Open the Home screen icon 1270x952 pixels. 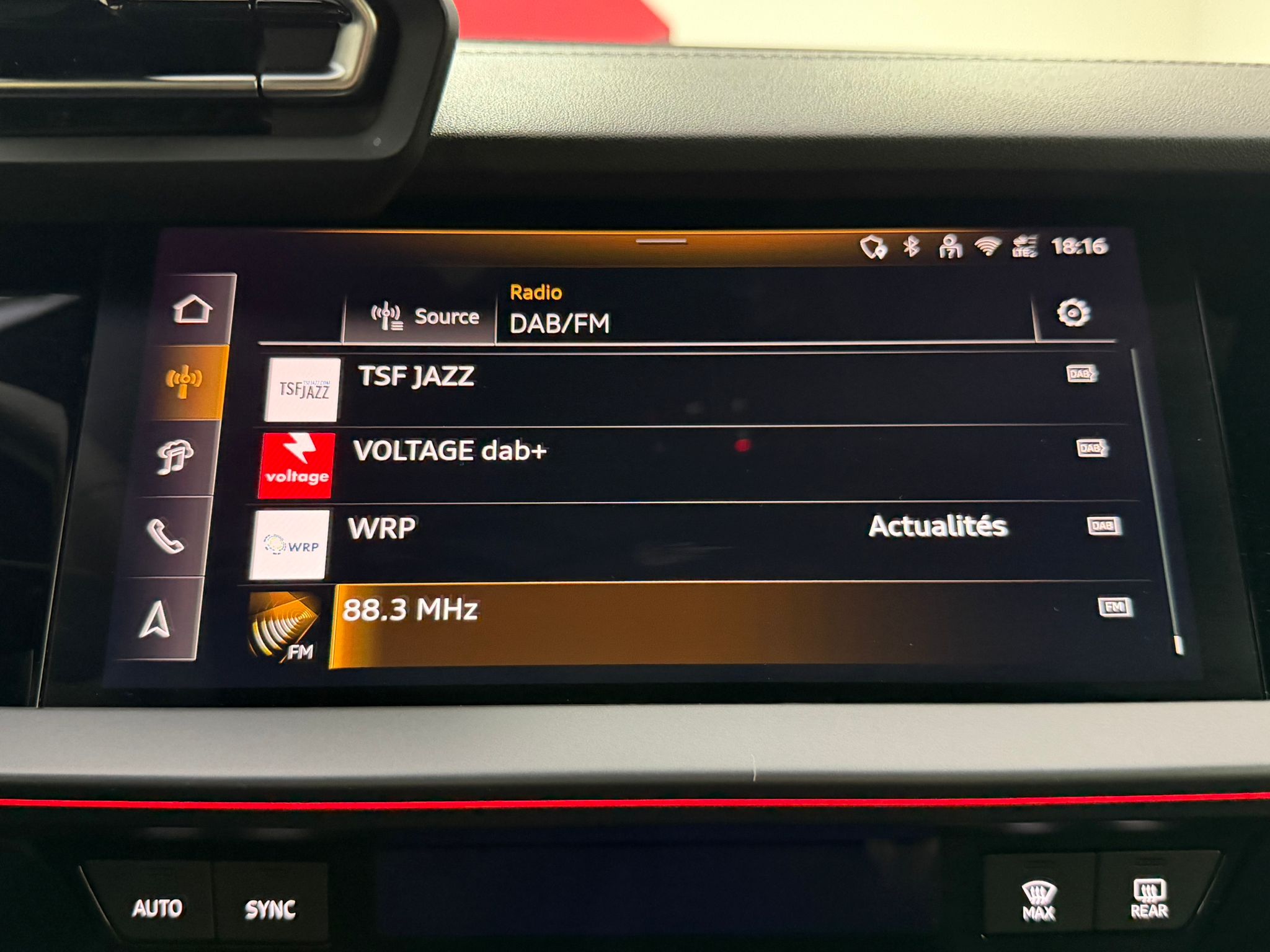193,309
